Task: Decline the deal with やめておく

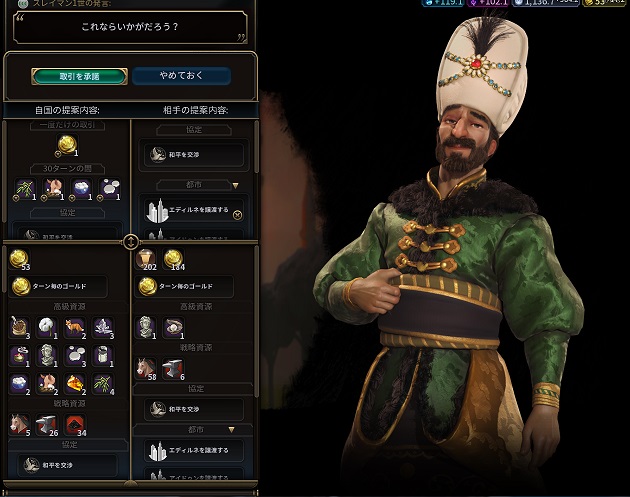Action: 181,76
